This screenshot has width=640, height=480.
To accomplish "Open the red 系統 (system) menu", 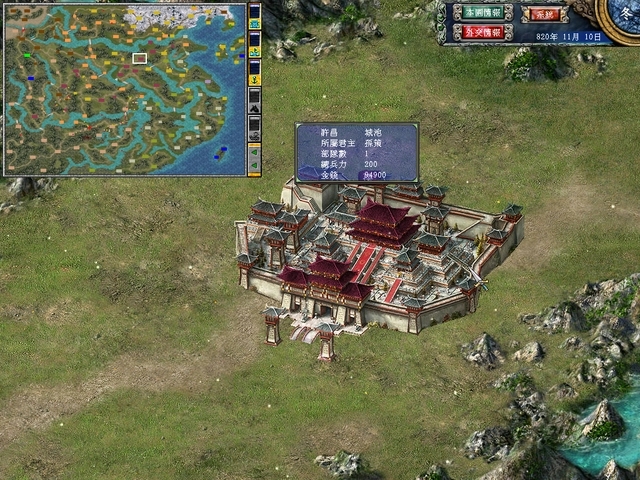I will pos(543,14).
